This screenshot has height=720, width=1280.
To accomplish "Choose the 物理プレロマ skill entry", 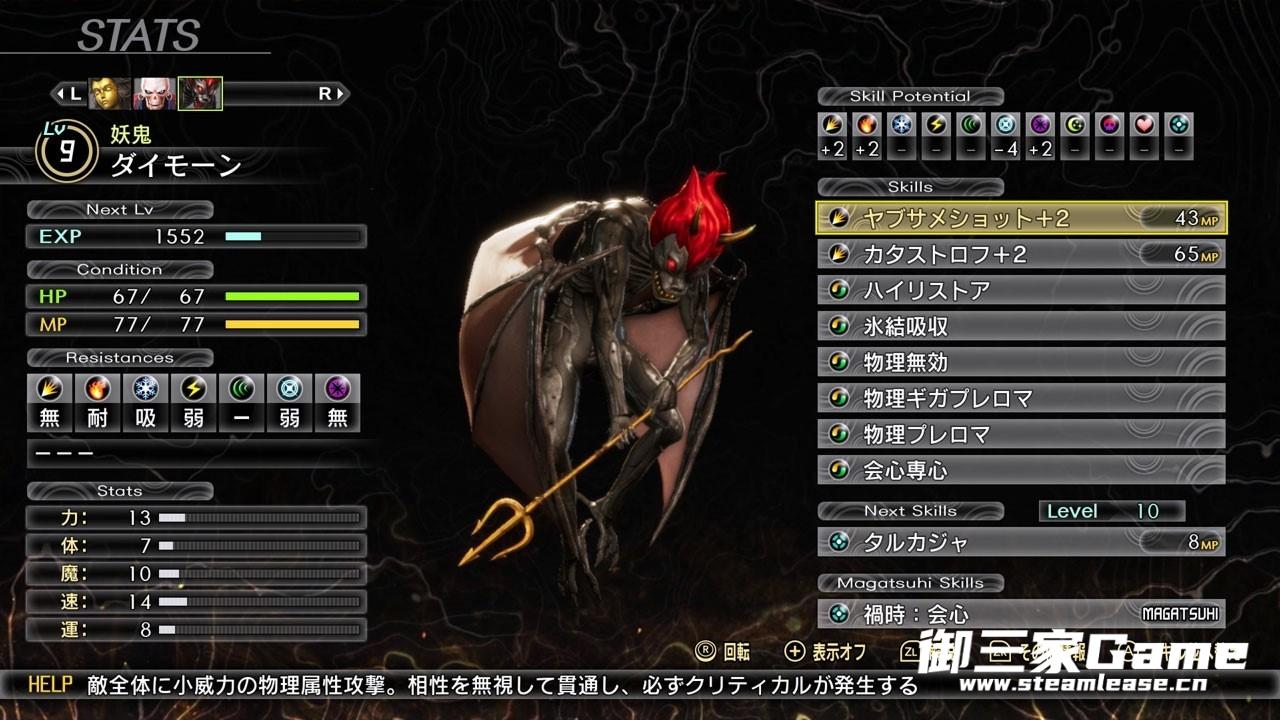I will (x=1020, y=434).
